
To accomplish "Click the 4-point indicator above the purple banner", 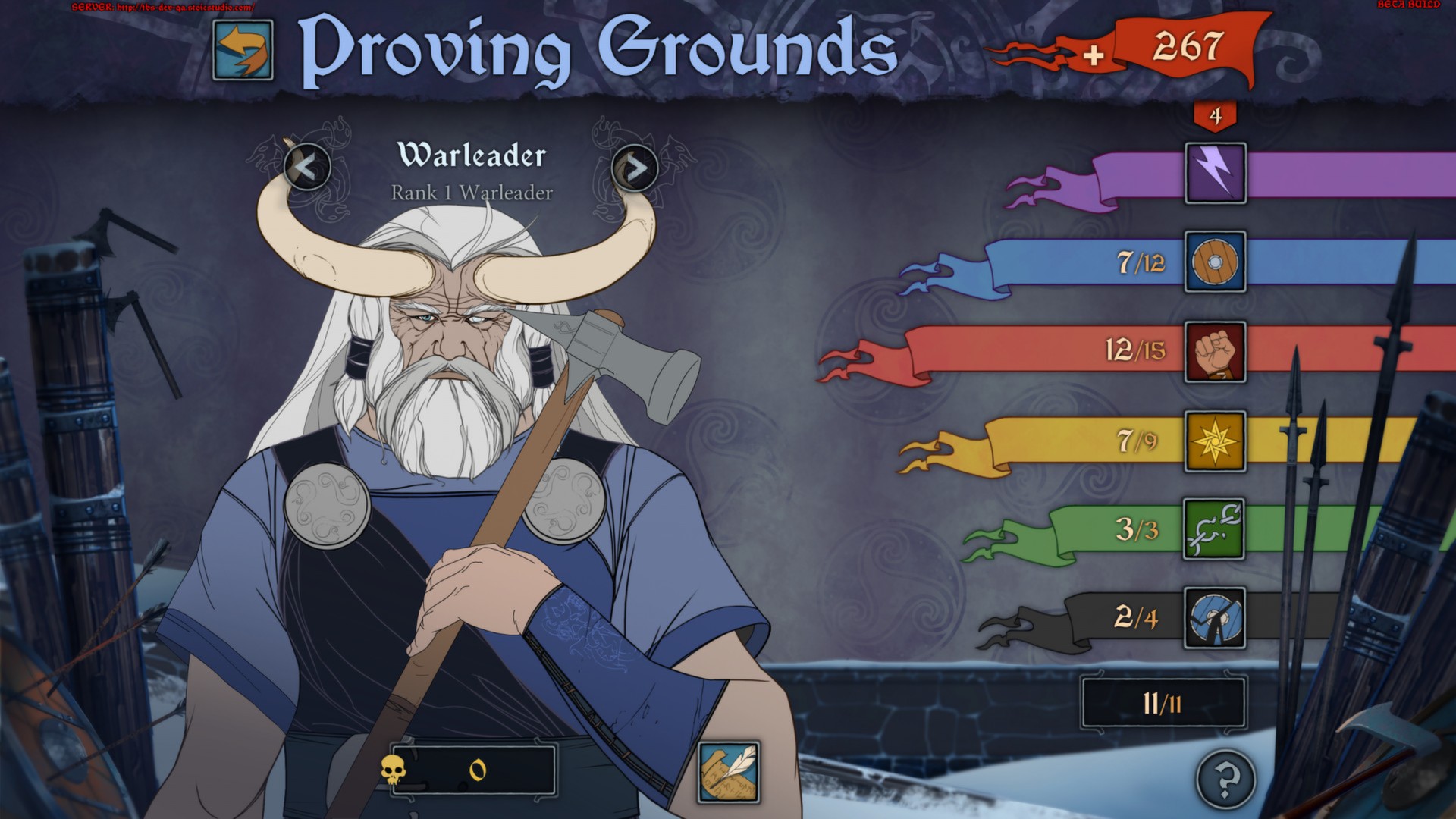I will coord(1216,115).
